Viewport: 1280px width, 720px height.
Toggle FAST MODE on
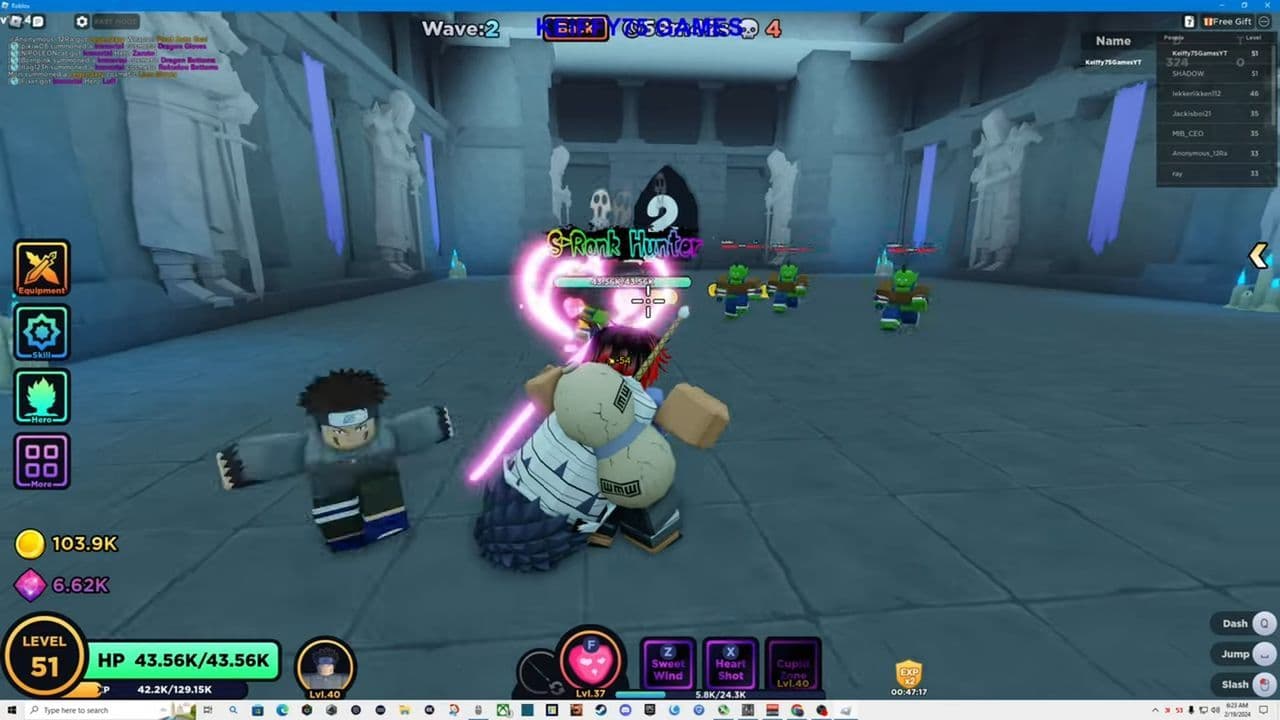pos(116,21)
